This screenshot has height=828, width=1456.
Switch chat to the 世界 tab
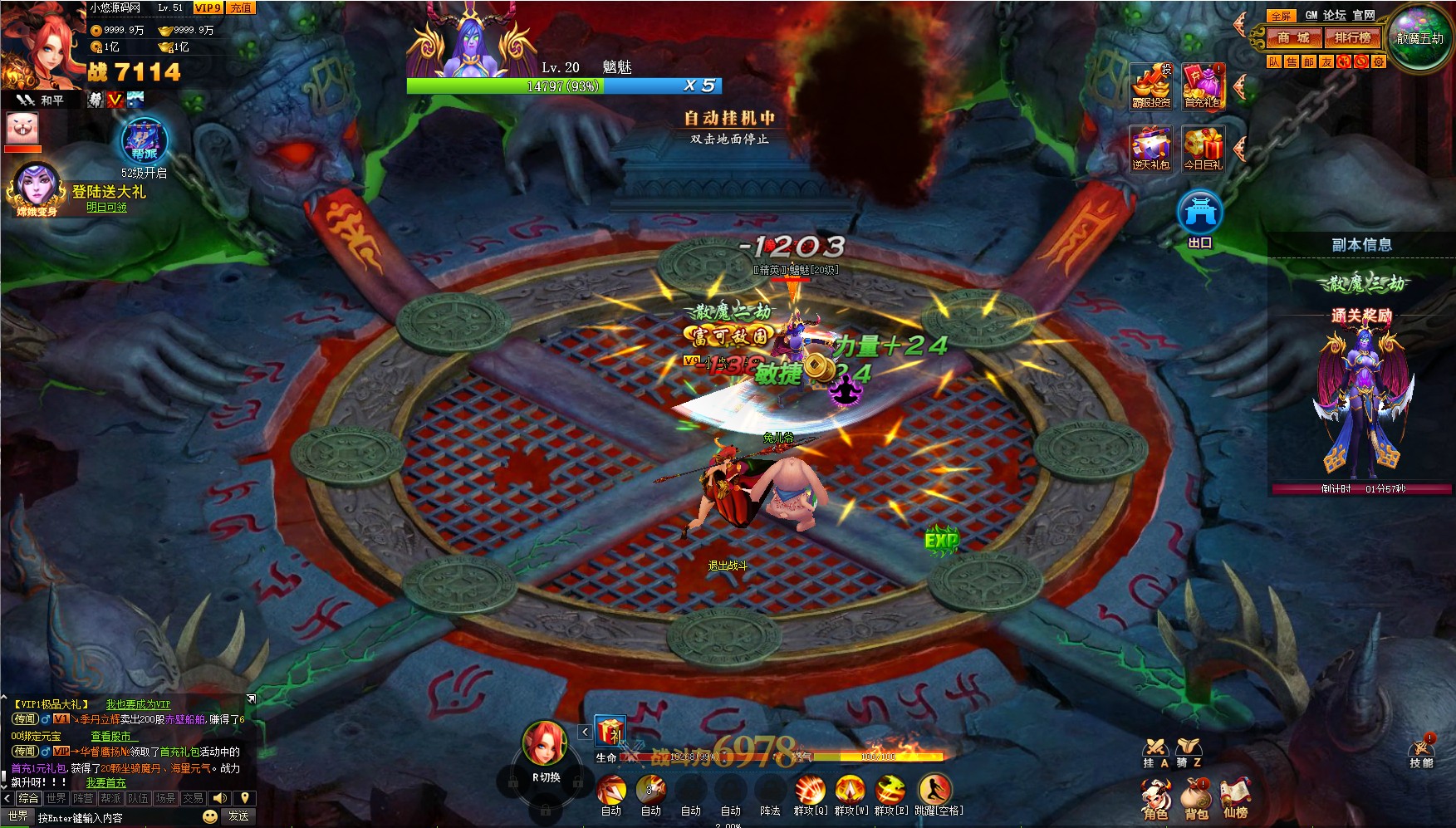pyautogui.click(x=56, y=798)
